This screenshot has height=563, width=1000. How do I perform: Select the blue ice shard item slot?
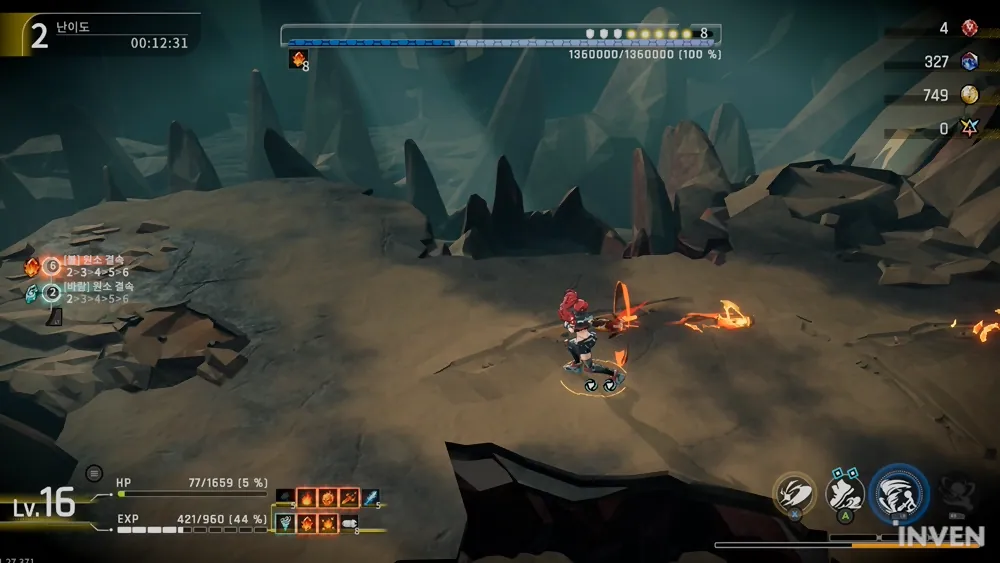coord(371,497)
